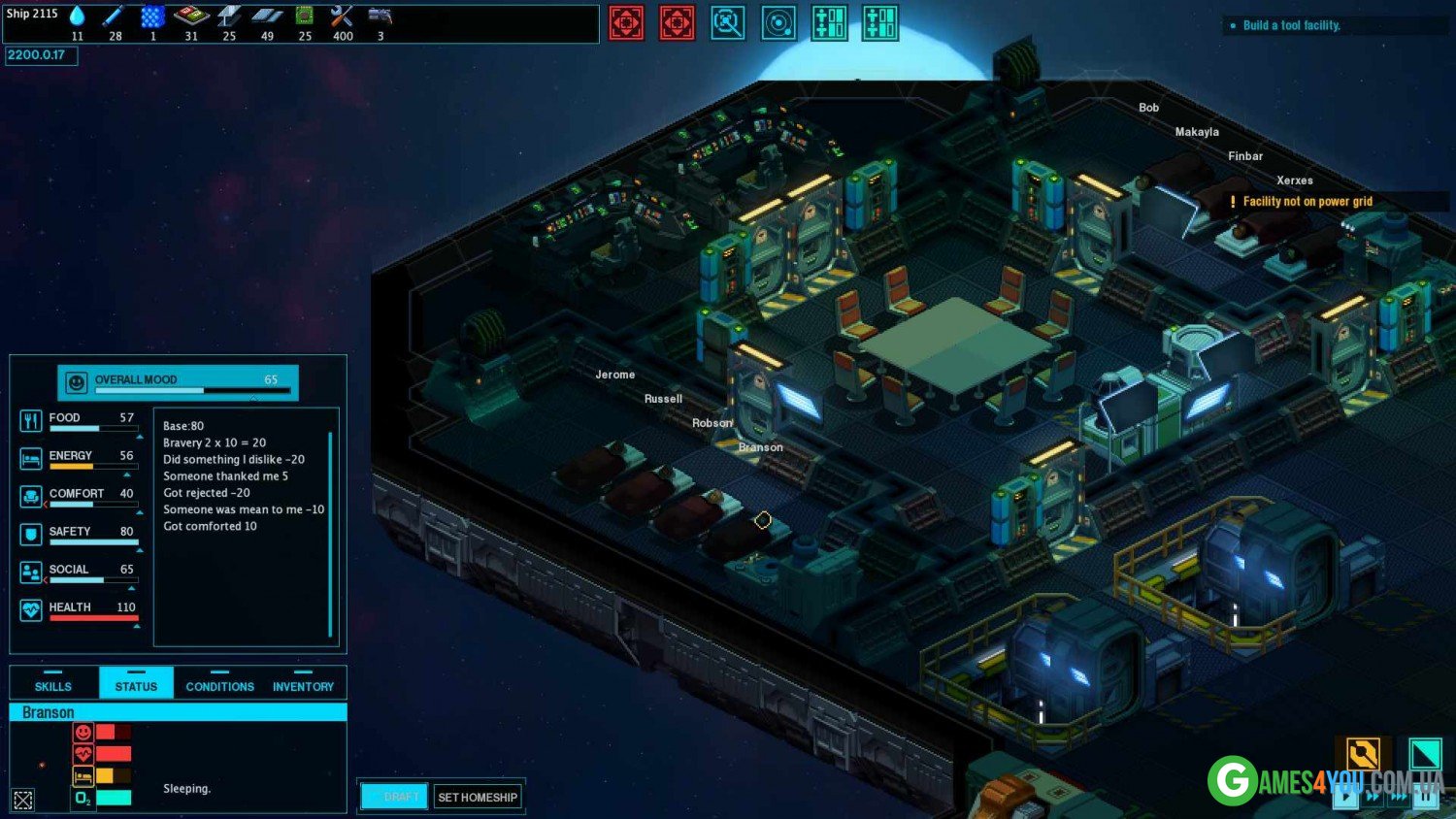
Task: Open the Status tab
Action: click(x=136, y=683)
